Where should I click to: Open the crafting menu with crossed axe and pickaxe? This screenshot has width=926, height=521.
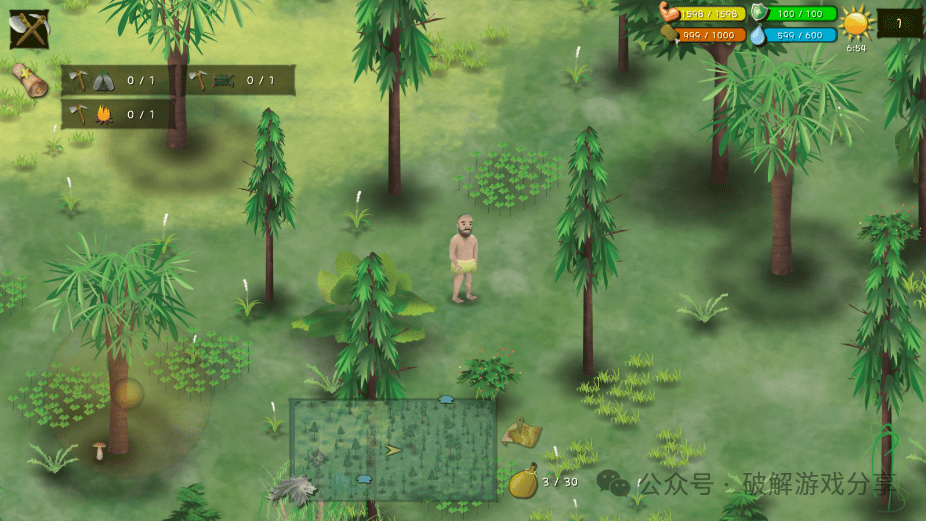click(29, 29)
